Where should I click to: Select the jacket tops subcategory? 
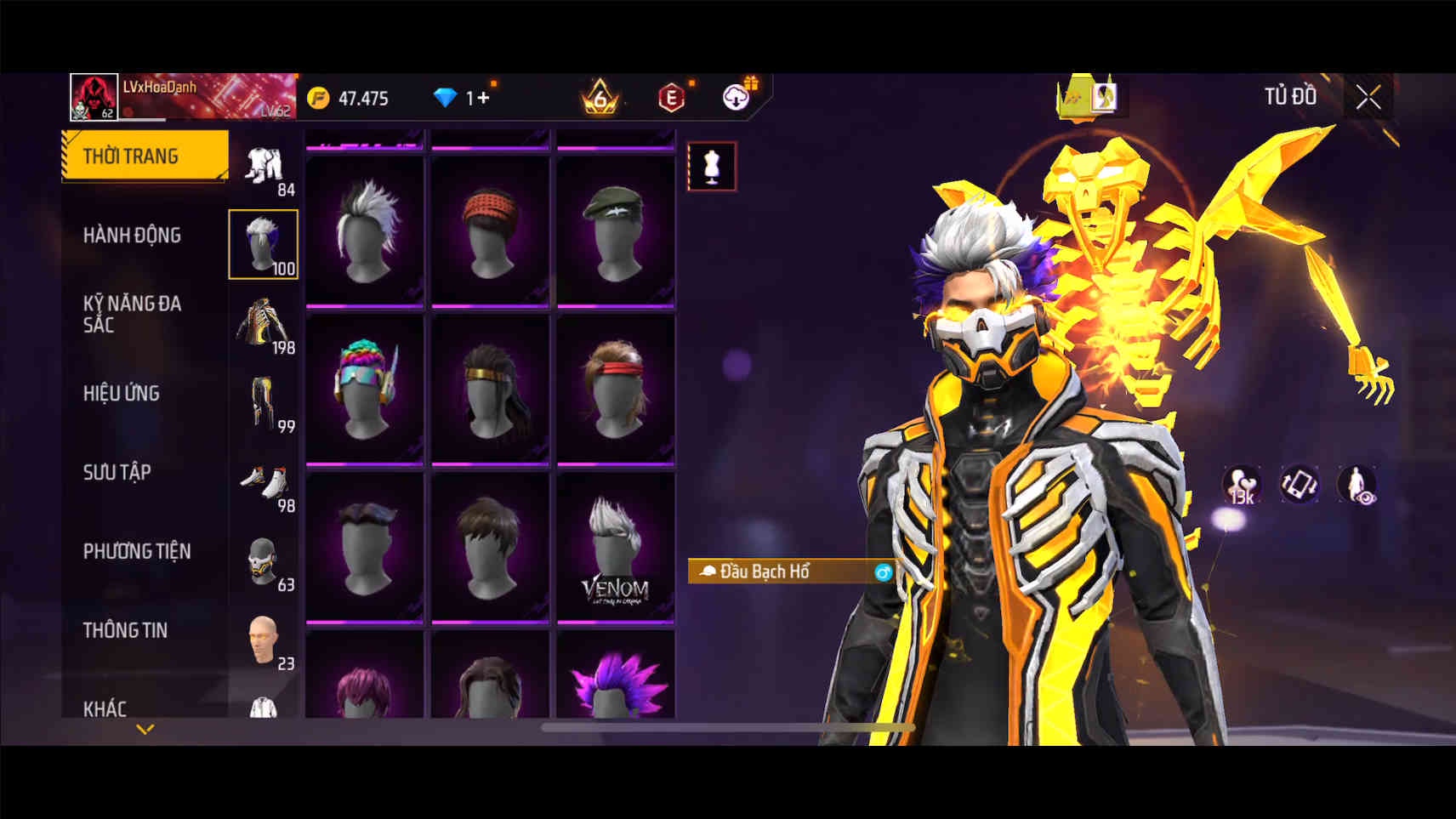pos(264,324)
